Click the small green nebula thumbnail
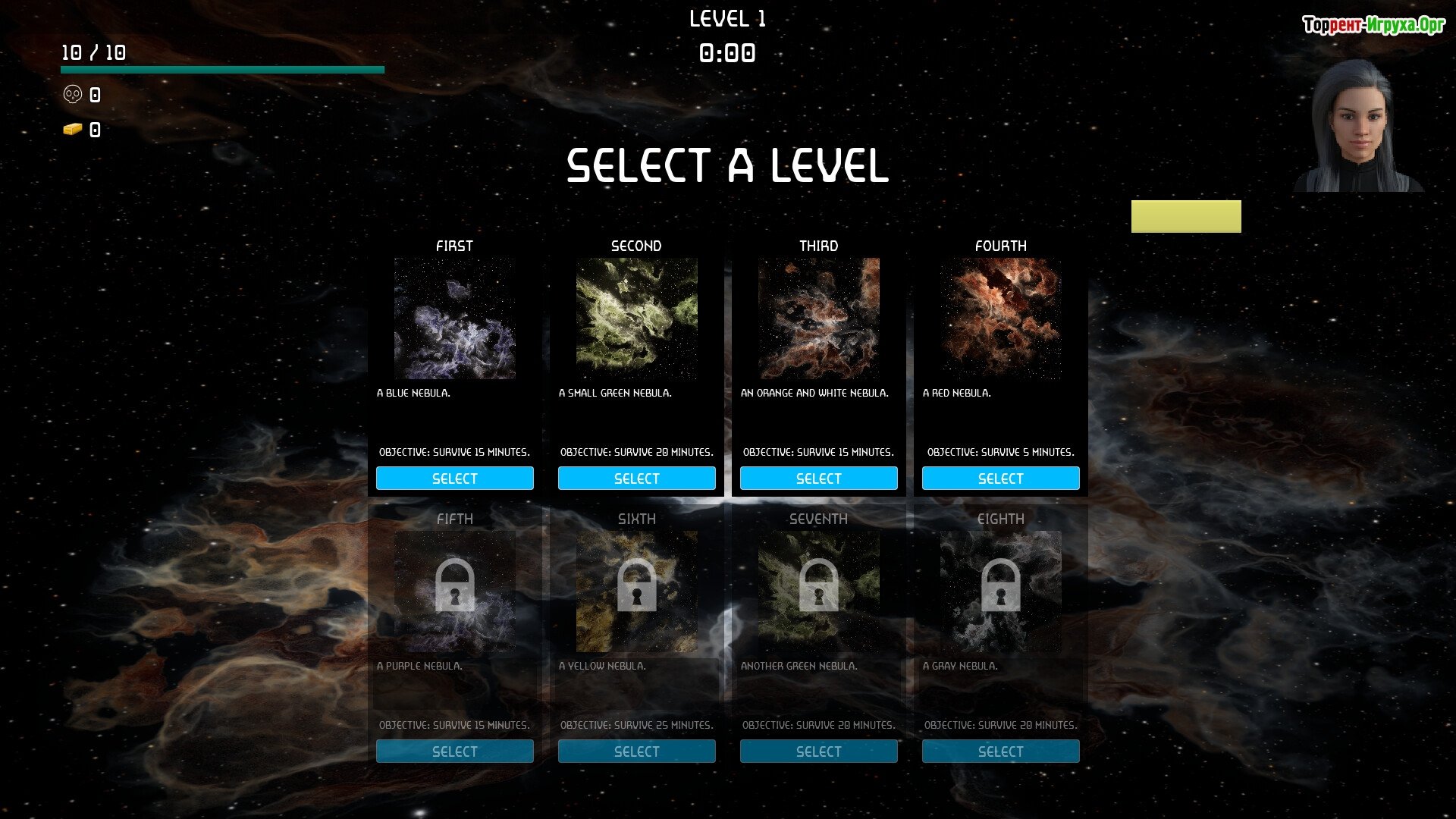The width and height of the screenshot is (1456, 819). click(636, 318)
